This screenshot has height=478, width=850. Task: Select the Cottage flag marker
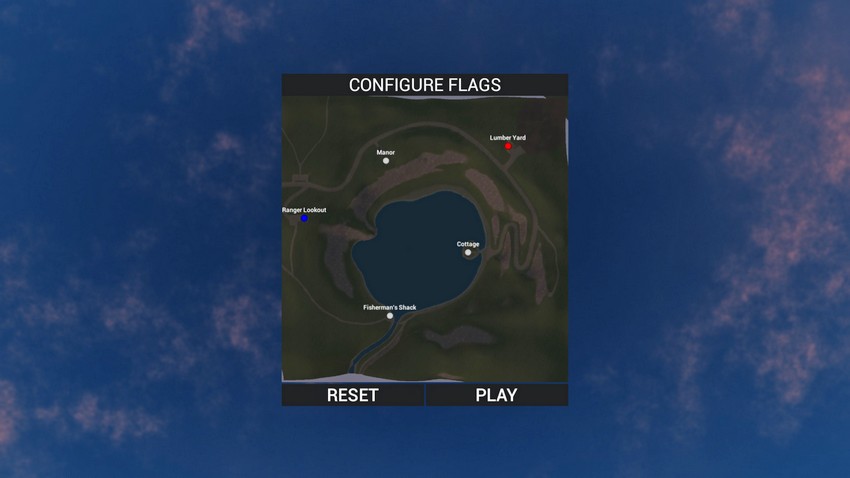(x=468, y=253)
